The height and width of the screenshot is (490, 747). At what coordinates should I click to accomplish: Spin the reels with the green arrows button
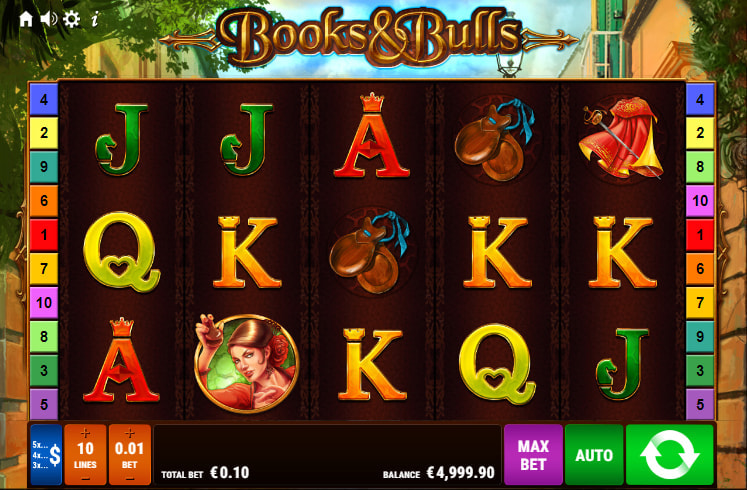669,455
